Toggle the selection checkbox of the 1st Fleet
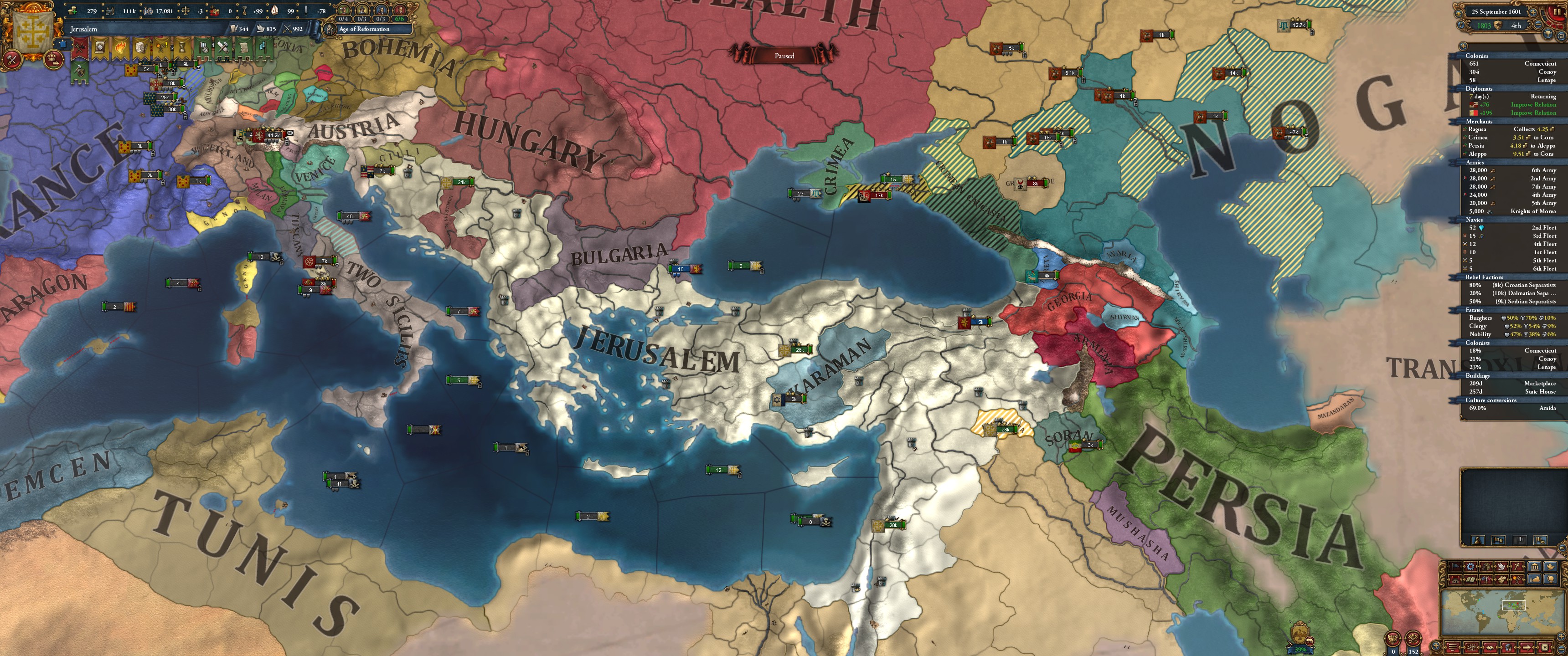 (1465, 252)
